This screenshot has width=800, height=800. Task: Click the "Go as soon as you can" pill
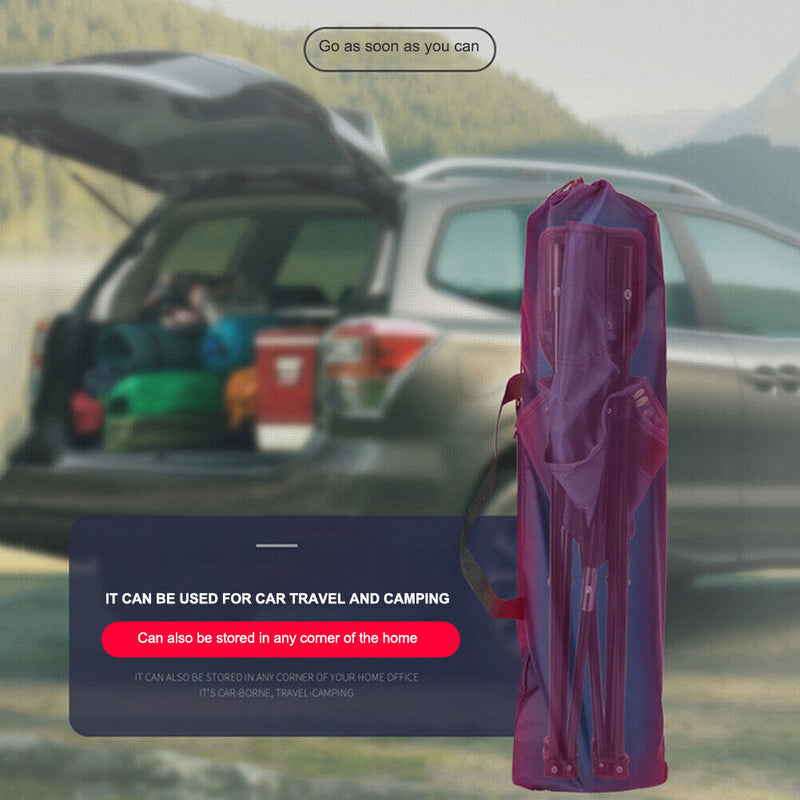point(399,47)
